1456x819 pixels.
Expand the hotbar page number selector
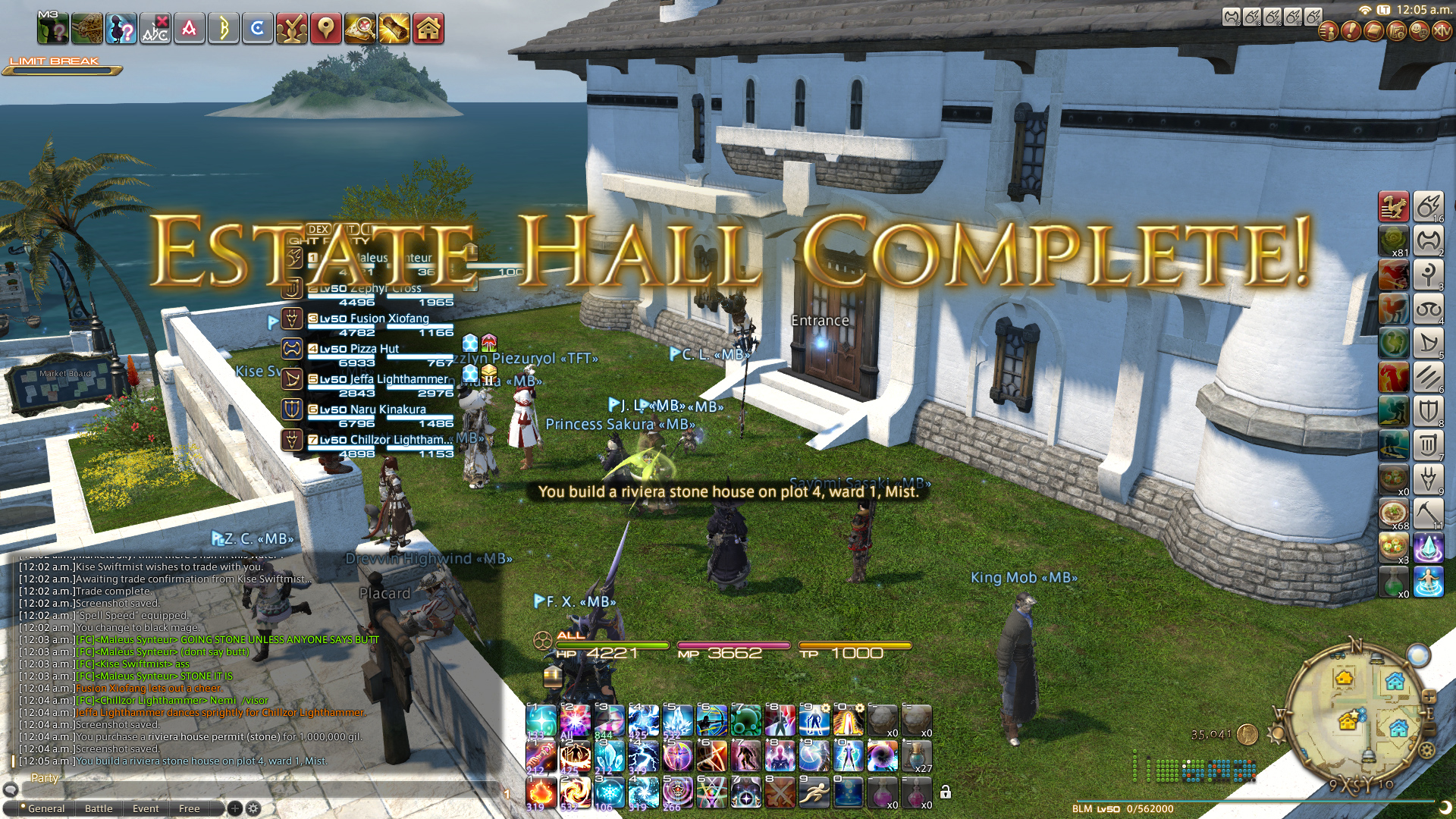tap(507, 795)
